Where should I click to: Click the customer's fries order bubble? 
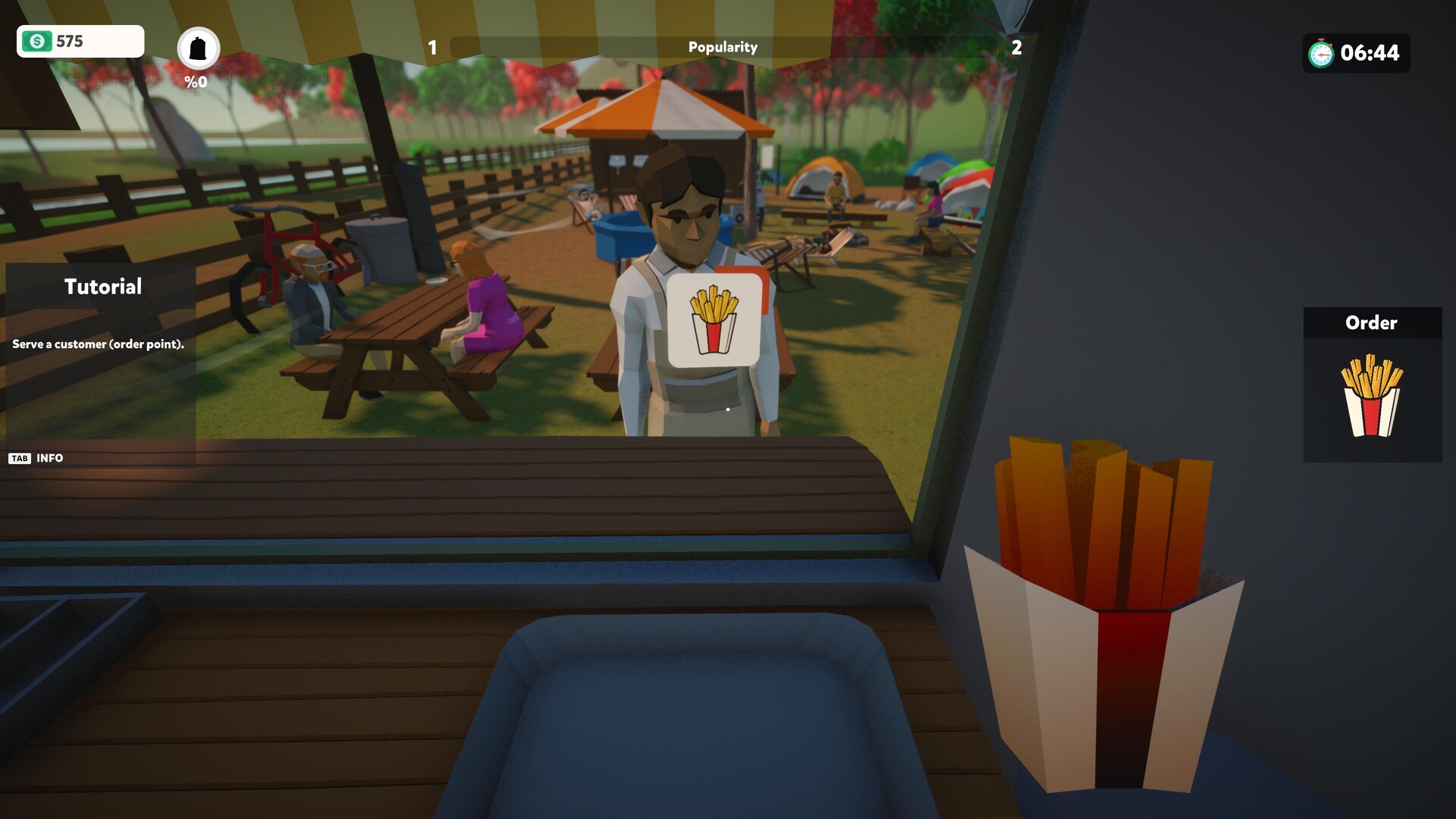pyautogui.click(x=714, y=319)
